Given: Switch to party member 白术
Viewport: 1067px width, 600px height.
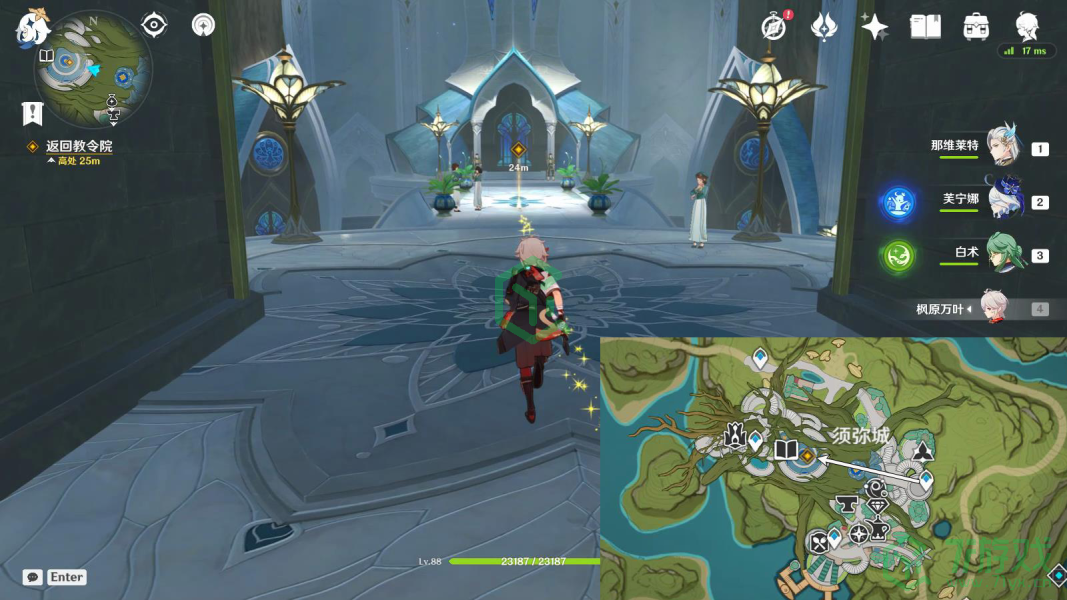Looking at the screenshot, I should tap(1001, 254).
